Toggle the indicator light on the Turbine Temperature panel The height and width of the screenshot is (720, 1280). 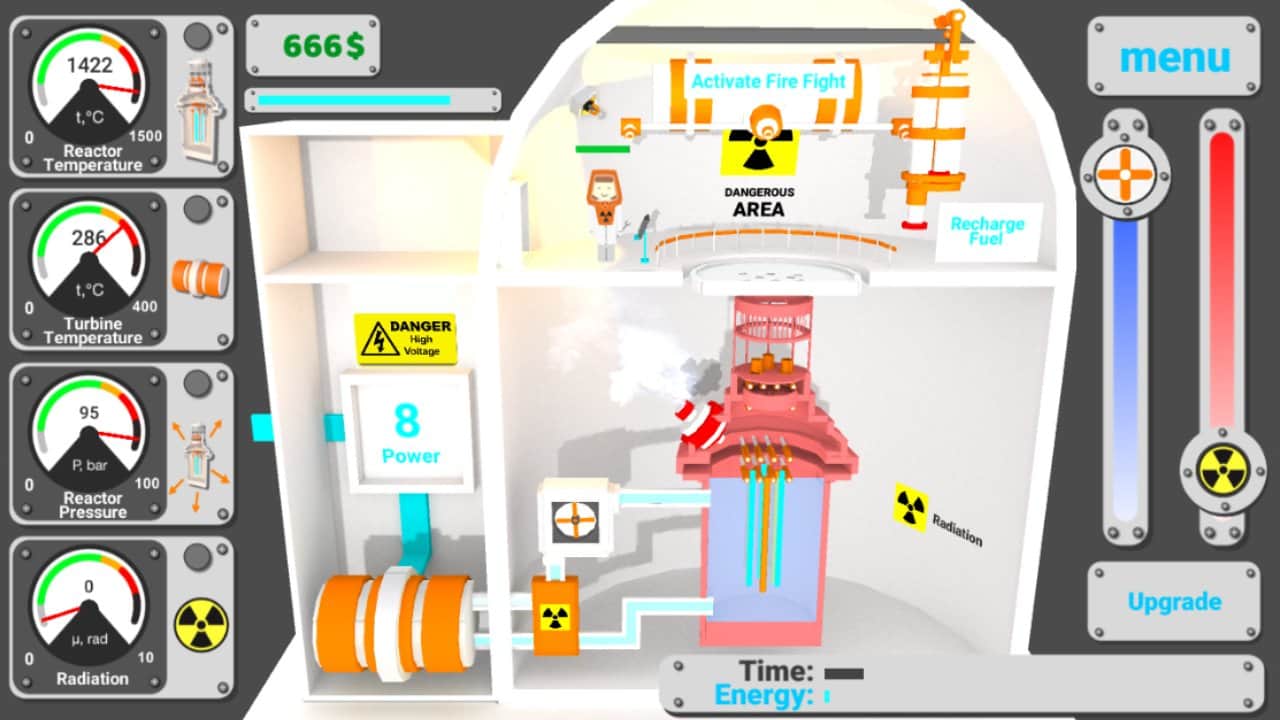coord(198,211)
